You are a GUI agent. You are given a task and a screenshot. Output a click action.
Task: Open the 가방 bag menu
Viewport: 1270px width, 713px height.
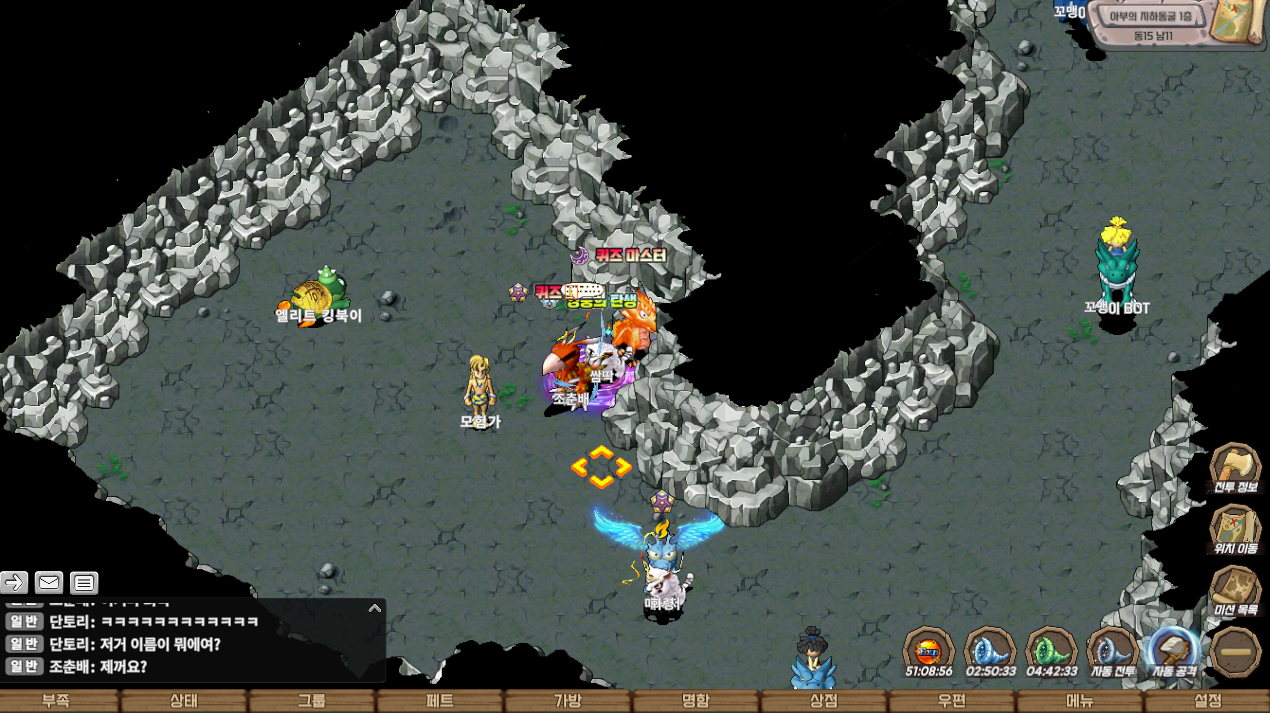[x=568, y=701]
